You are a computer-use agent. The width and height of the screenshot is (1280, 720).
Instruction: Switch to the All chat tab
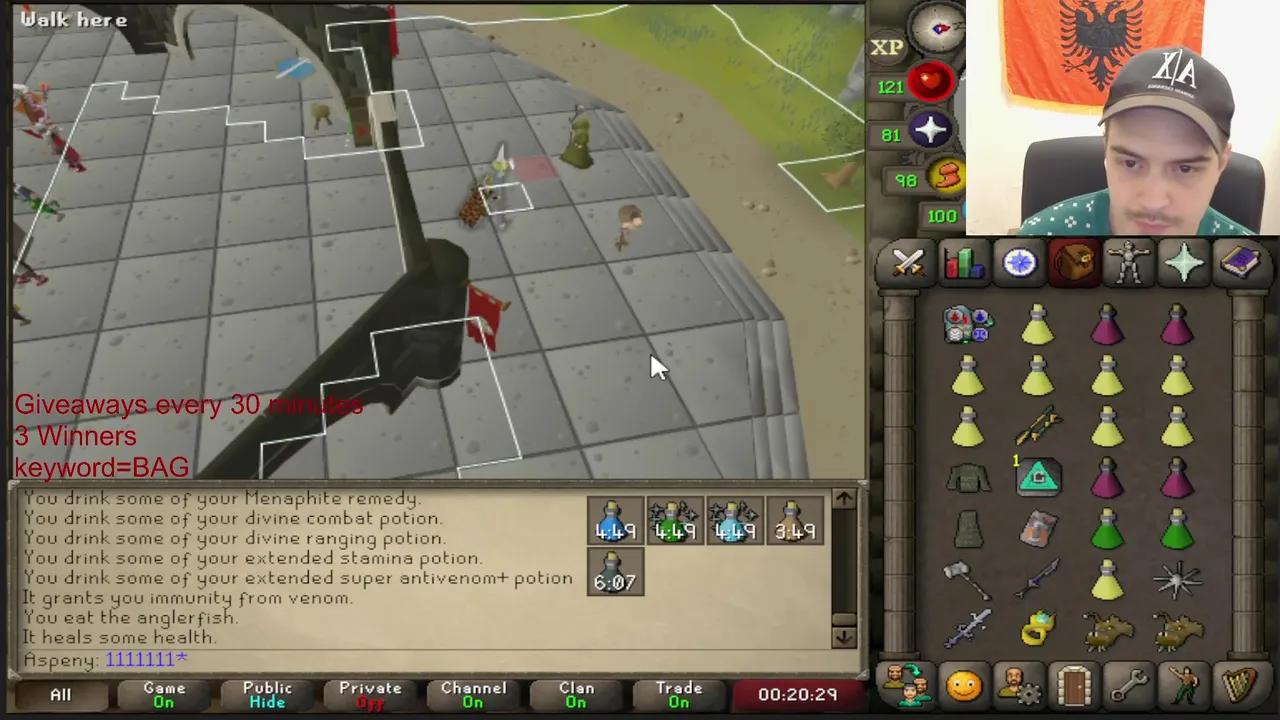coord(60,694)
